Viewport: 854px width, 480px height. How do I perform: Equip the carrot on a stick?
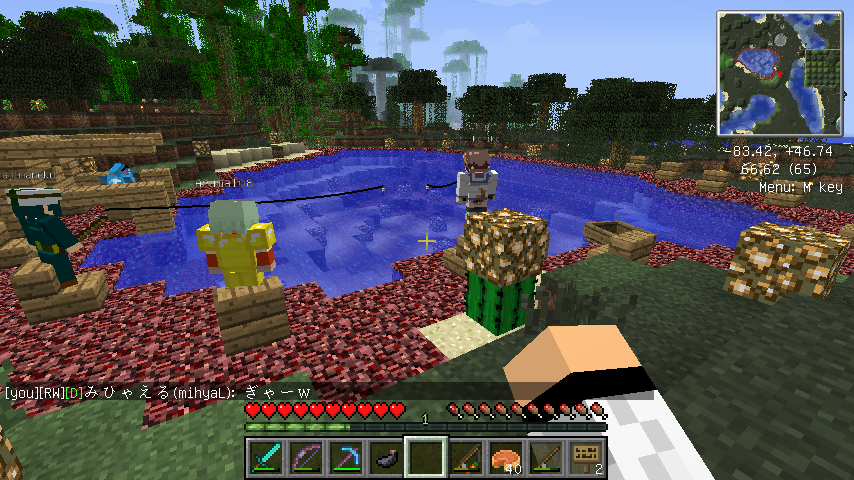tap(465, 457)
